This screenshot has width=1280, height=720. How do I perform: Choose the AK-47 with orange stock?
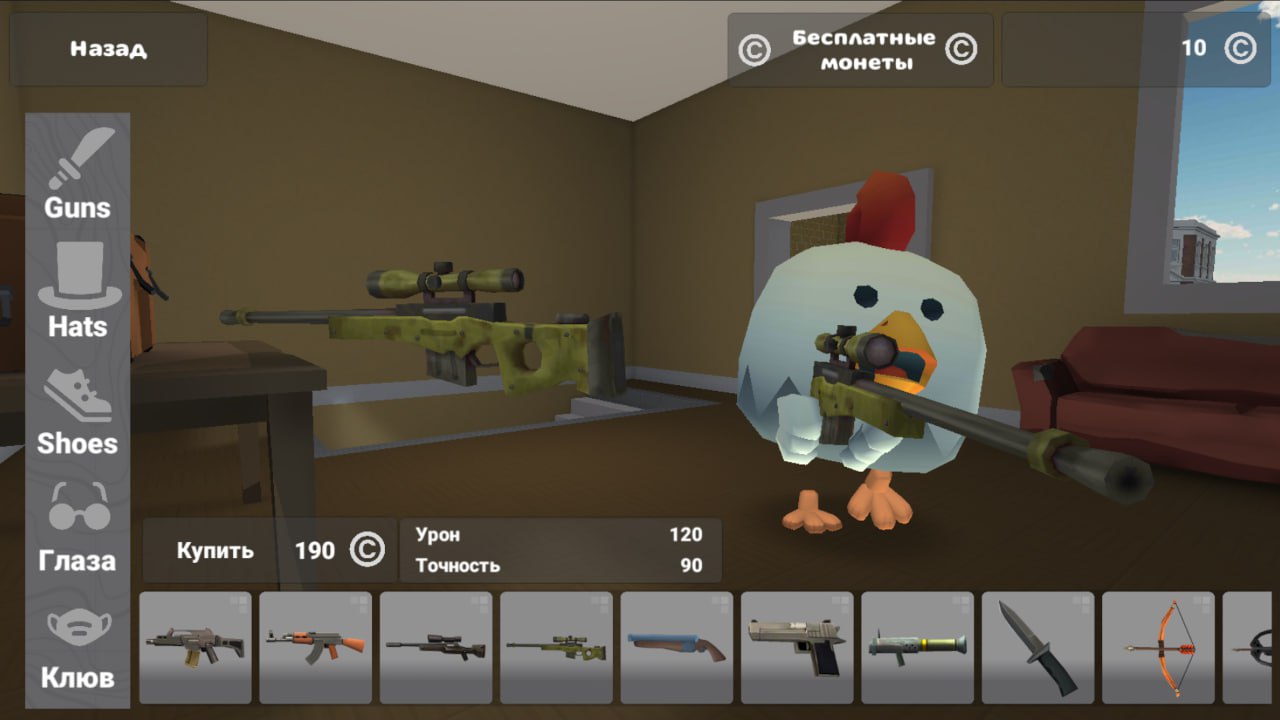coord(315,647)
